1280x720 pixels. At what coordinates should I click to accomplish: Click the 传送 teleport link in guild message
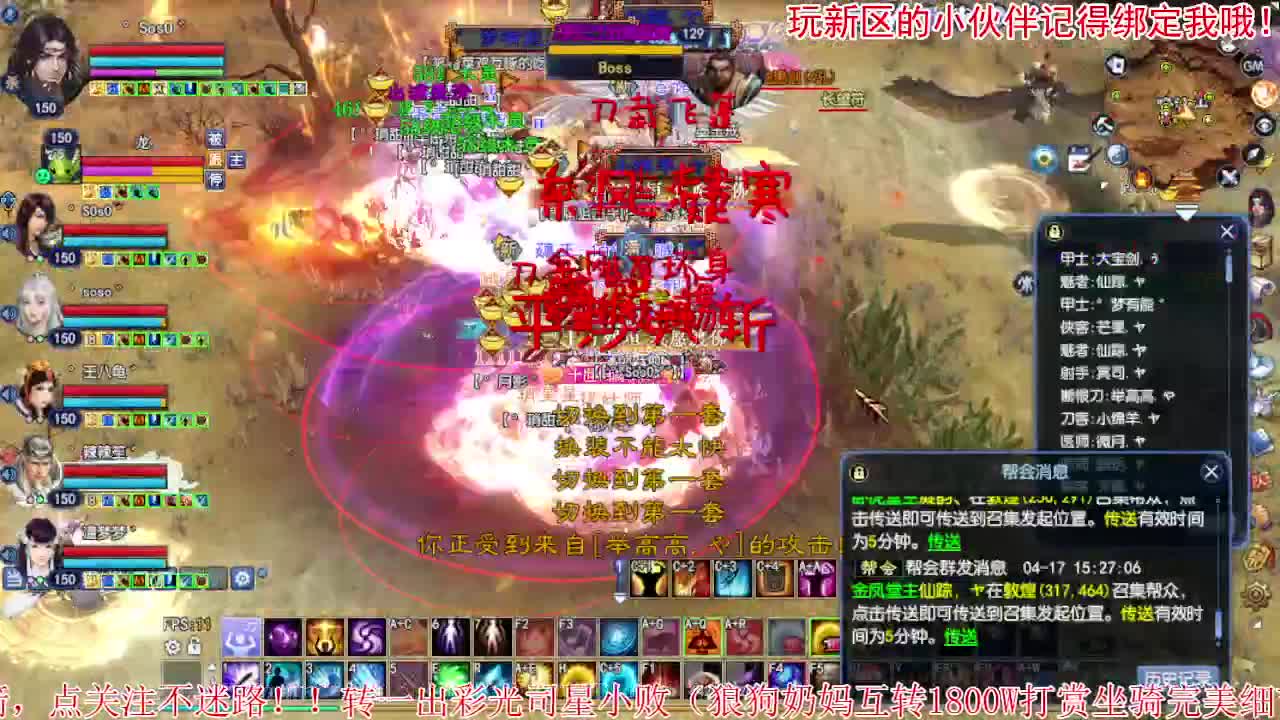(960, 637)
